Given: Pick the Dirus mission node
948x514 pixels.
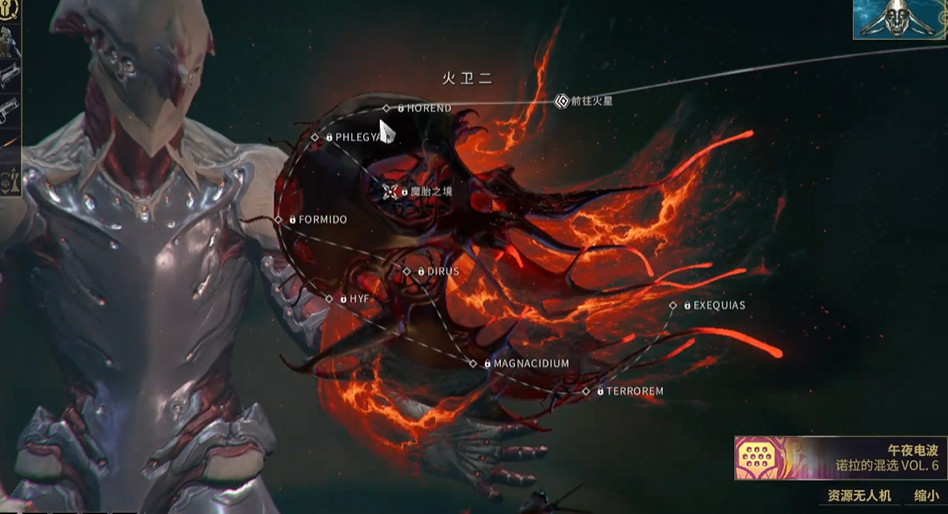Looking at the screenshot, I should [x=407, y=271].
